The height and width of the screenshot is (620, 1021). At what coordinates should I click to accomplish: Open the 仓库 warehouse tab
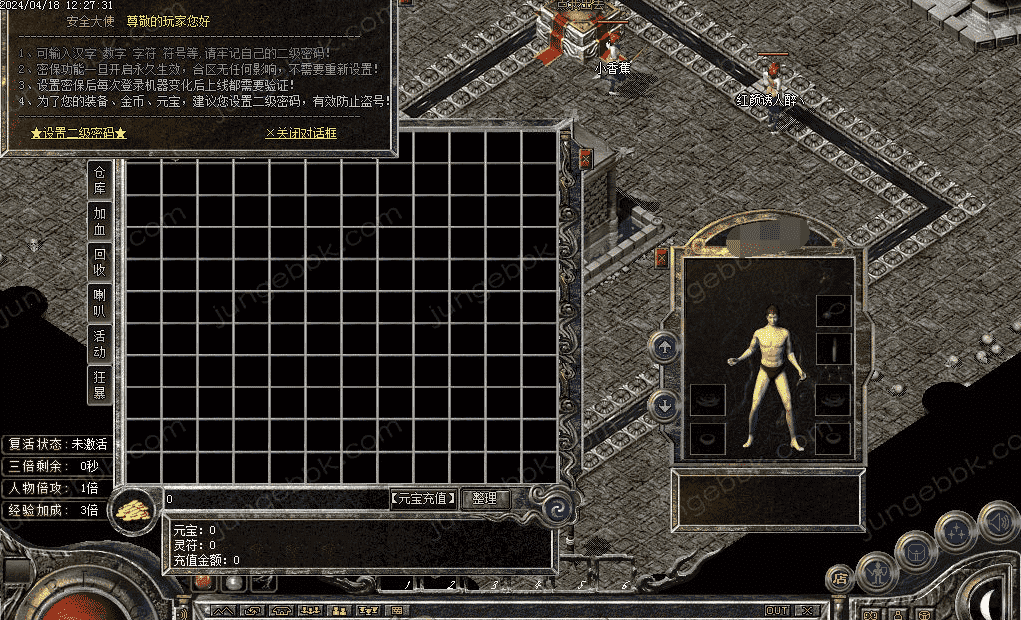pyautogui.click(x=100, y=180)
